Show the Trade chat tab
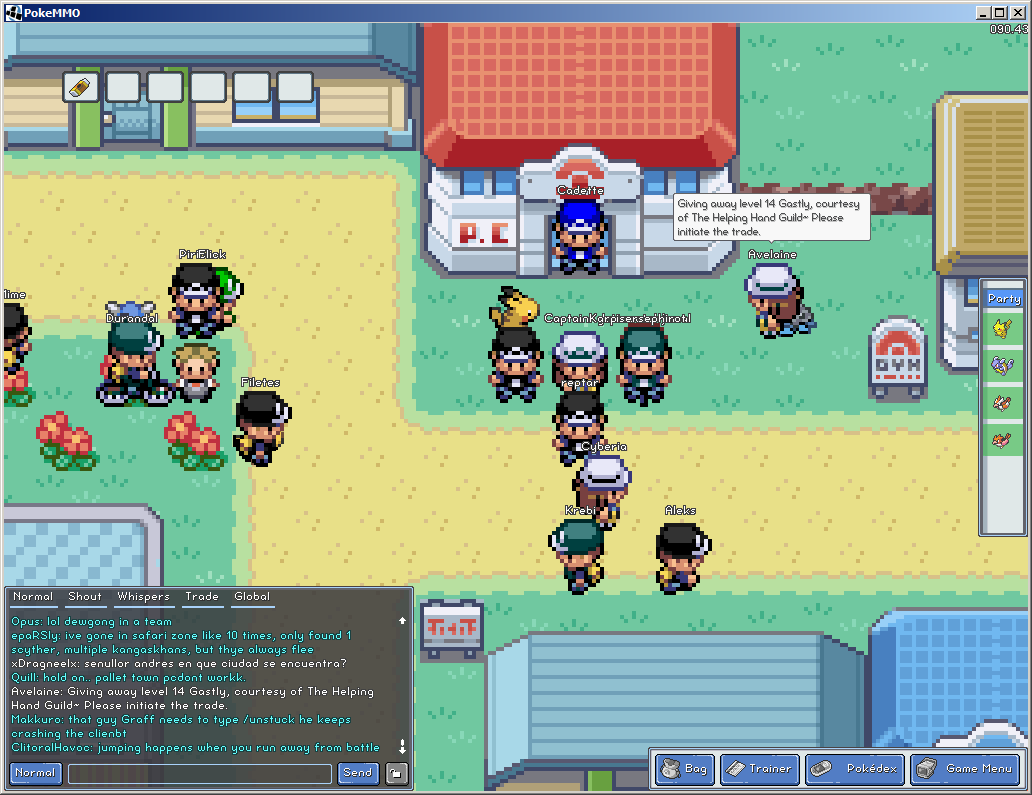This screenshot has height=795, width=1032. tap(201, 597)
